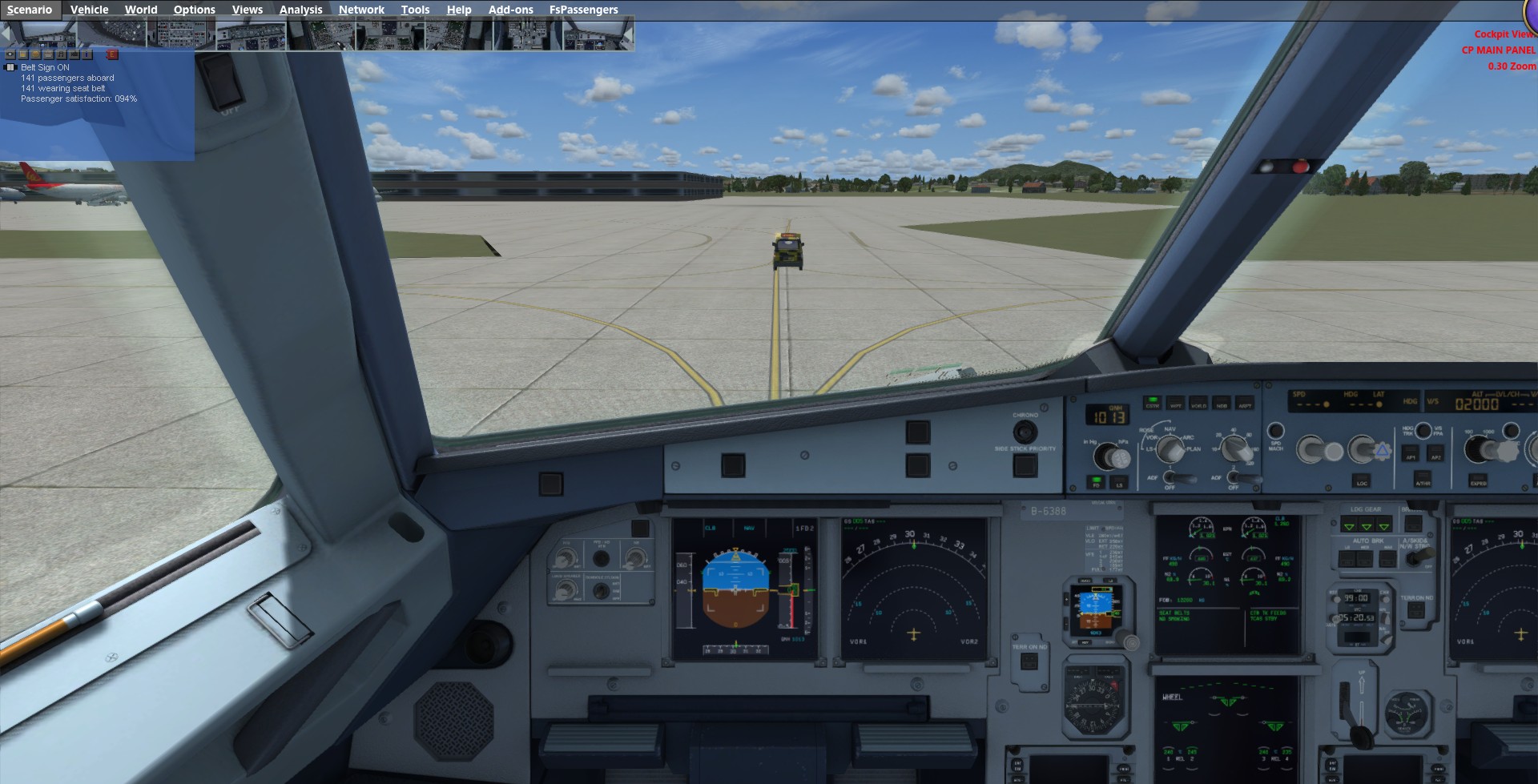Open the FsPassengers menu

click(x=583, y=10)
